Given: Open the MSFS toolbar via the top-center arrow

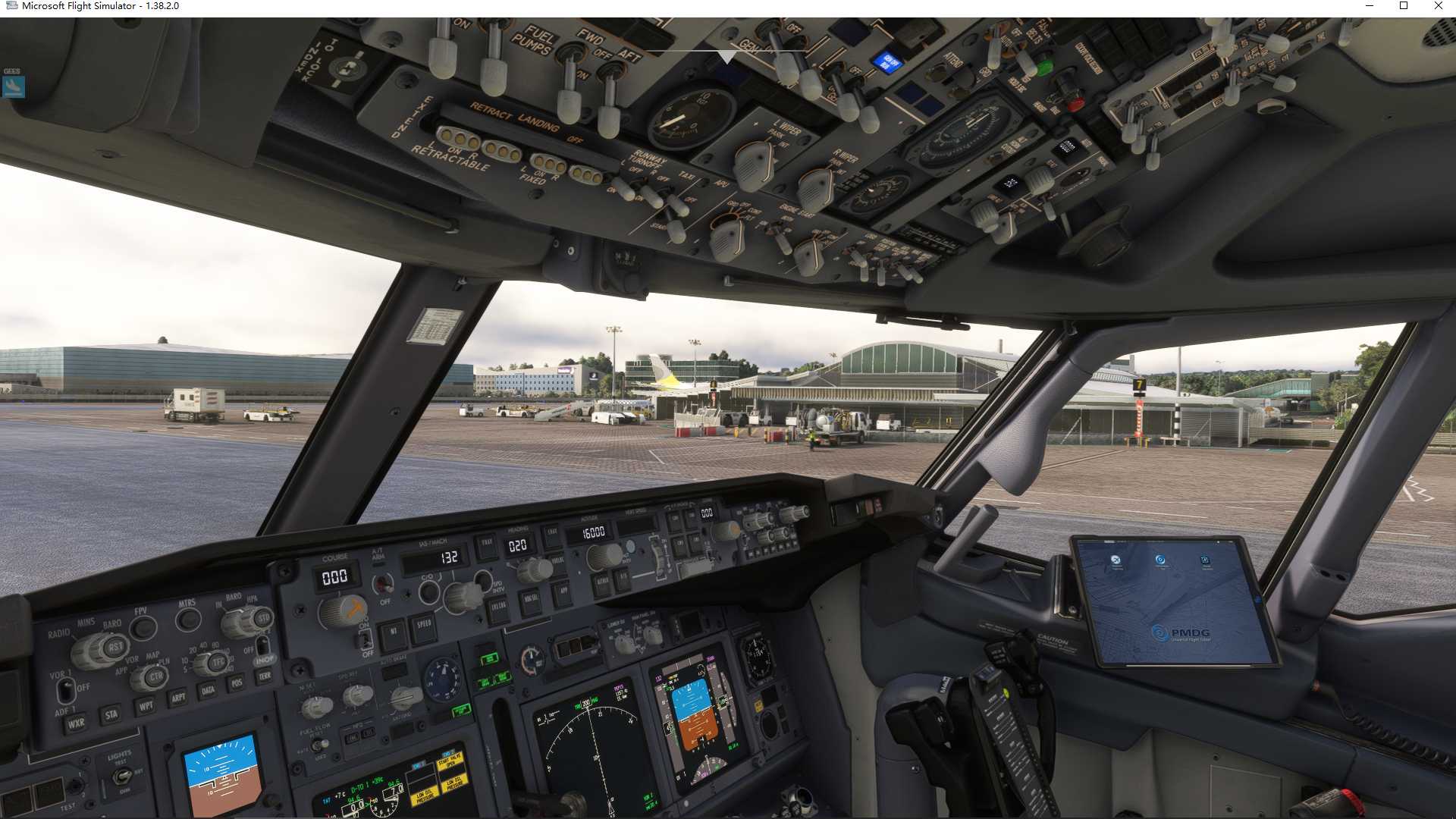Looking at the screenshot, I should [728, 57].
